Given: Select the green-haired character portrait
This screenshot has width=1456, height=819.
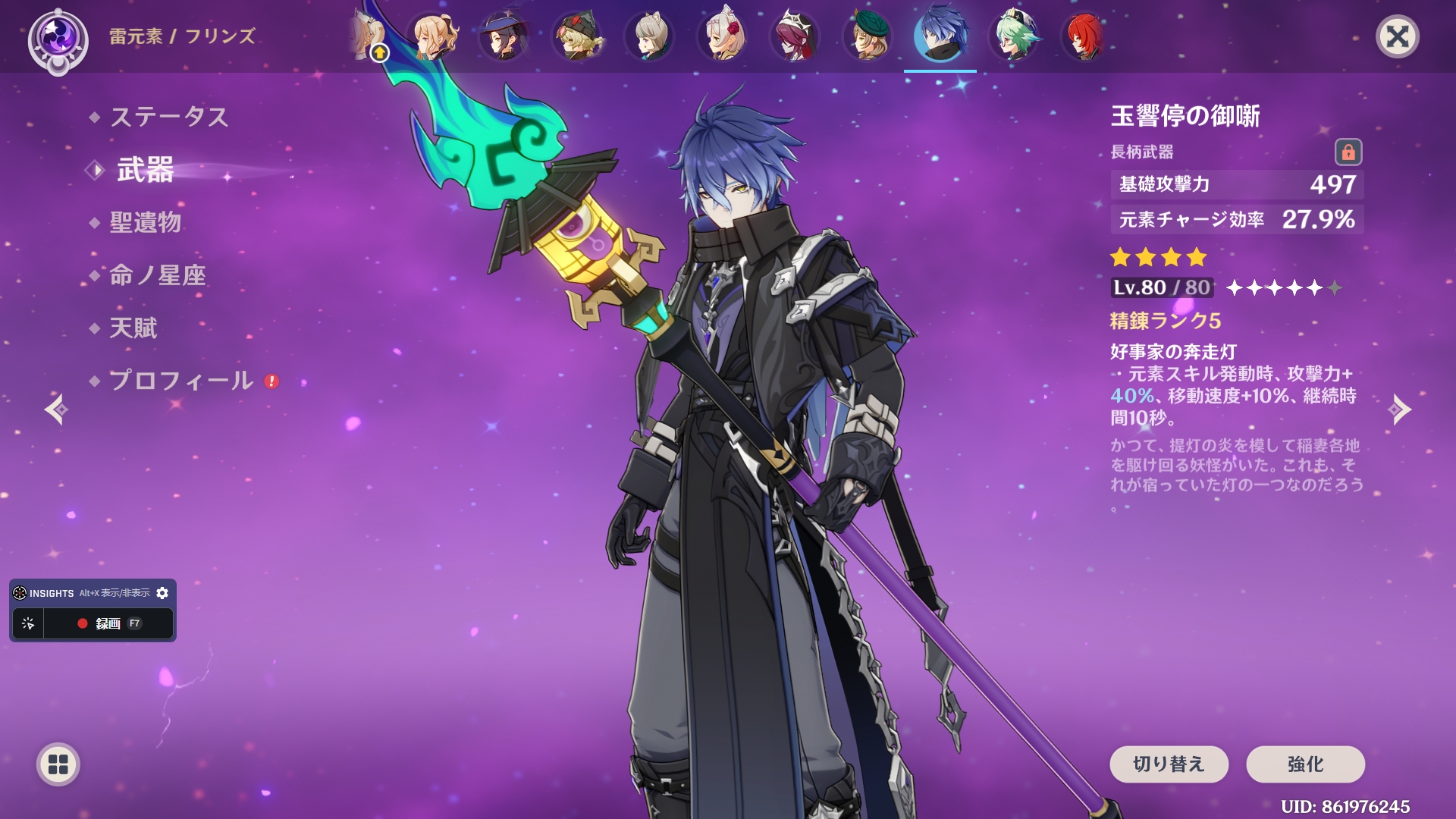Looking at the screenshot, I should (1013, 36).
